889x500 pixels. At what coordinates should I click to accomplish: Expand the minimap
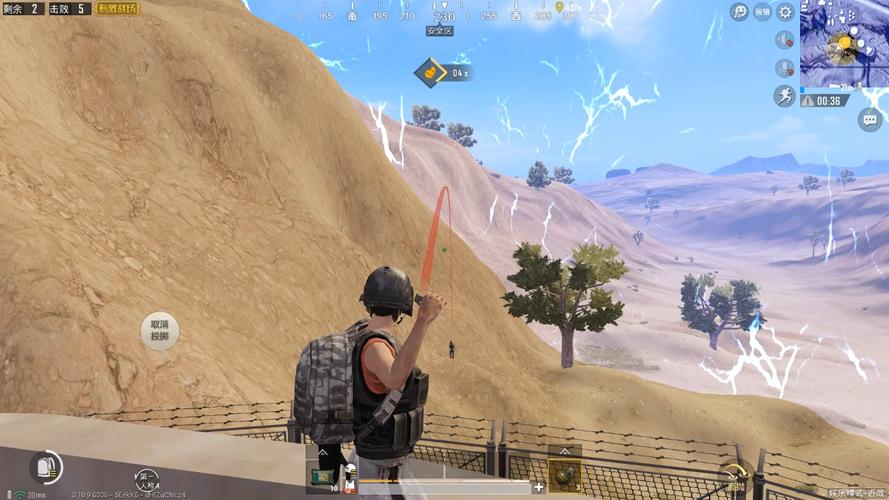click(x=843, y=43)
